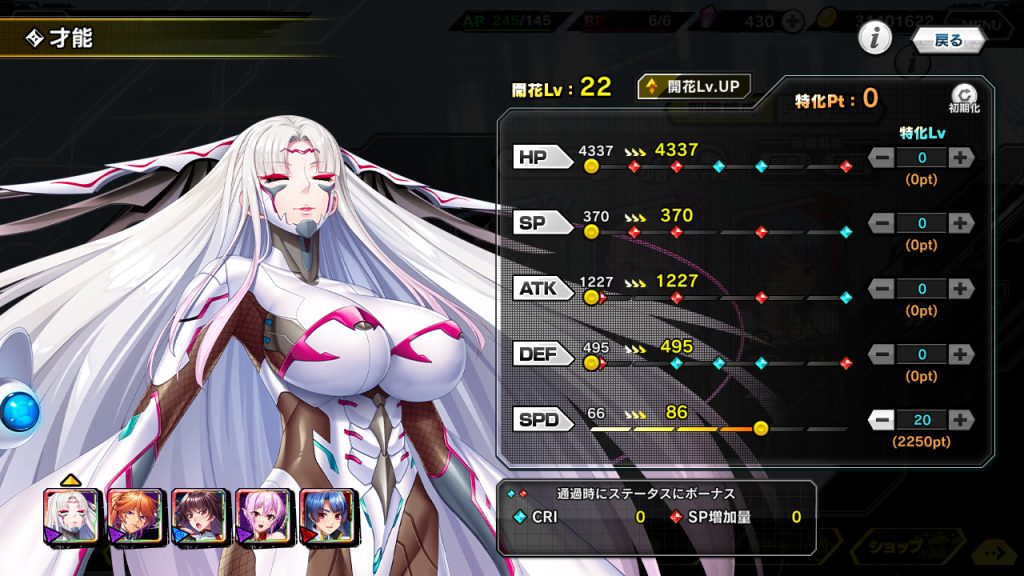The image size is (1024, 576).
Task: Select the orange-haired character portrait
Action: [x=136, y=516]
